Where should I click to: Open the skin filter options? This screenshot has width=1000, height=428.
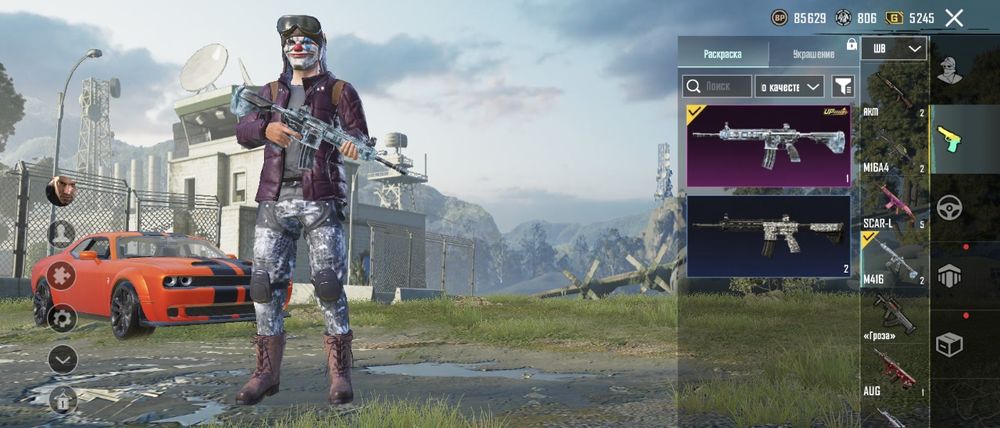843,87
